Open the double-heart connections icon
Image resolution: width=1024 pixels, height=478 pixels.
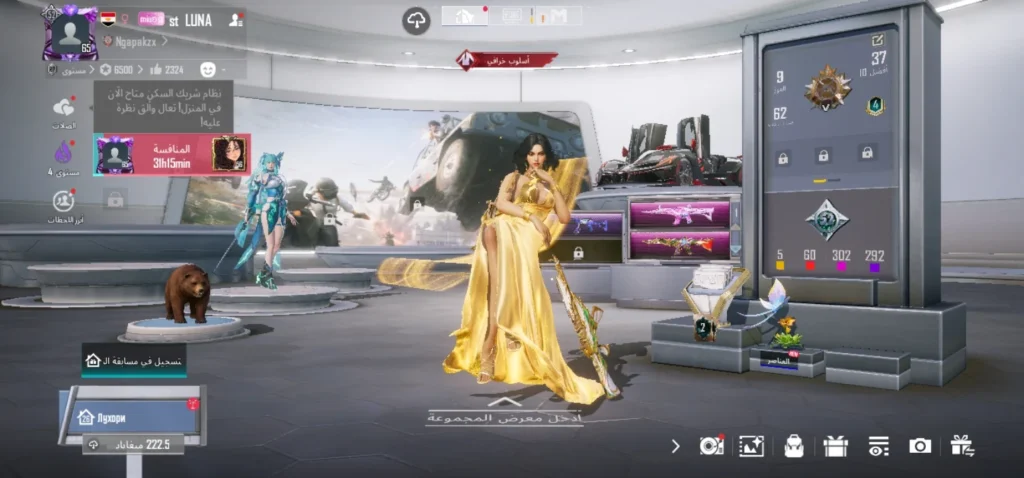coord(64,108)
